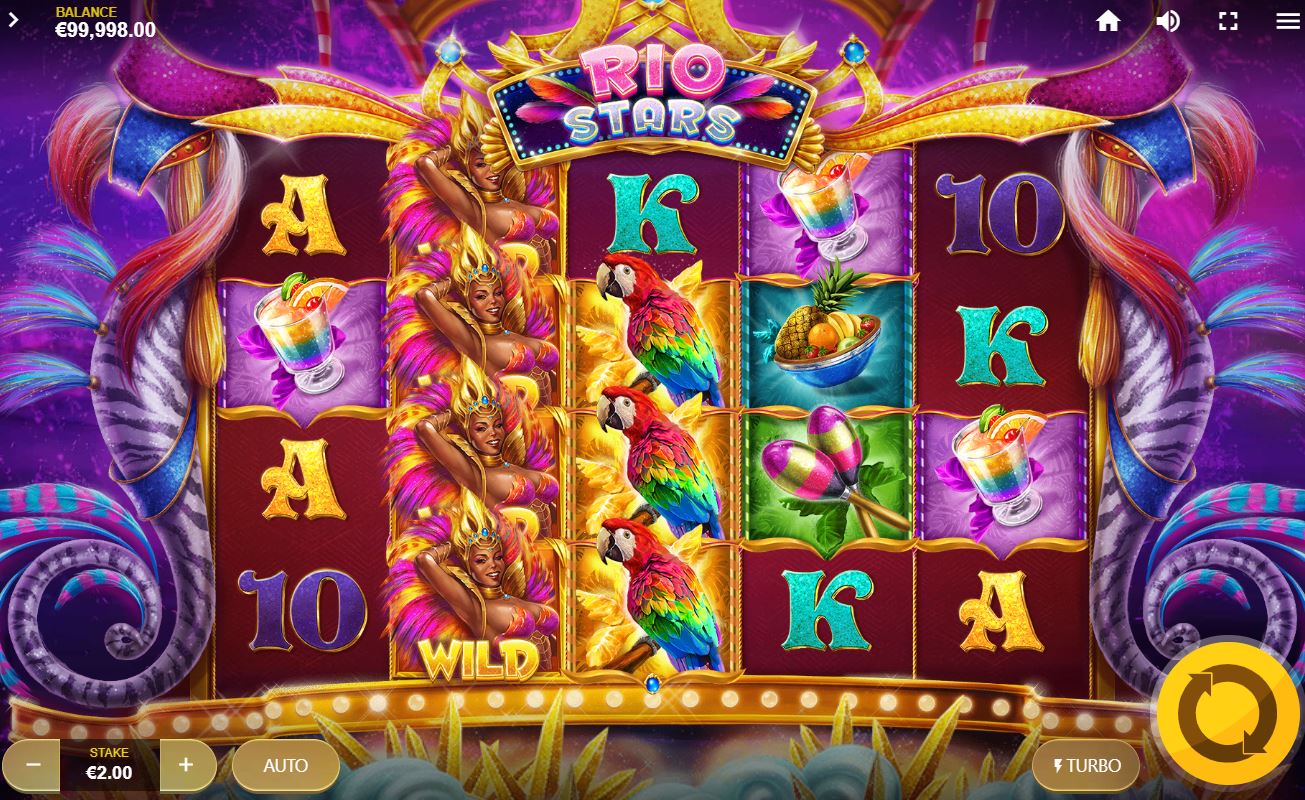Open the Auto spin options
Image resolution: width=1305 pixels, height=800 pixels.
285,766
